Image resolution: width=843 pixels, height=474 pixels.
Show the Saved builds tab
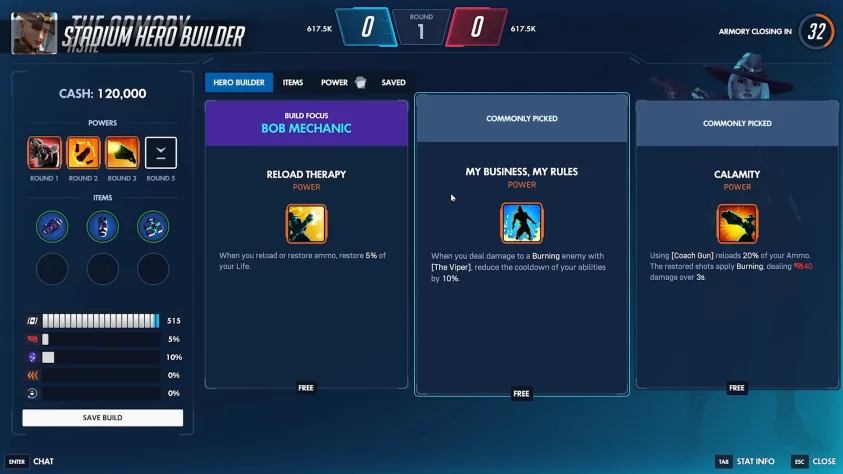click(393, 82)
